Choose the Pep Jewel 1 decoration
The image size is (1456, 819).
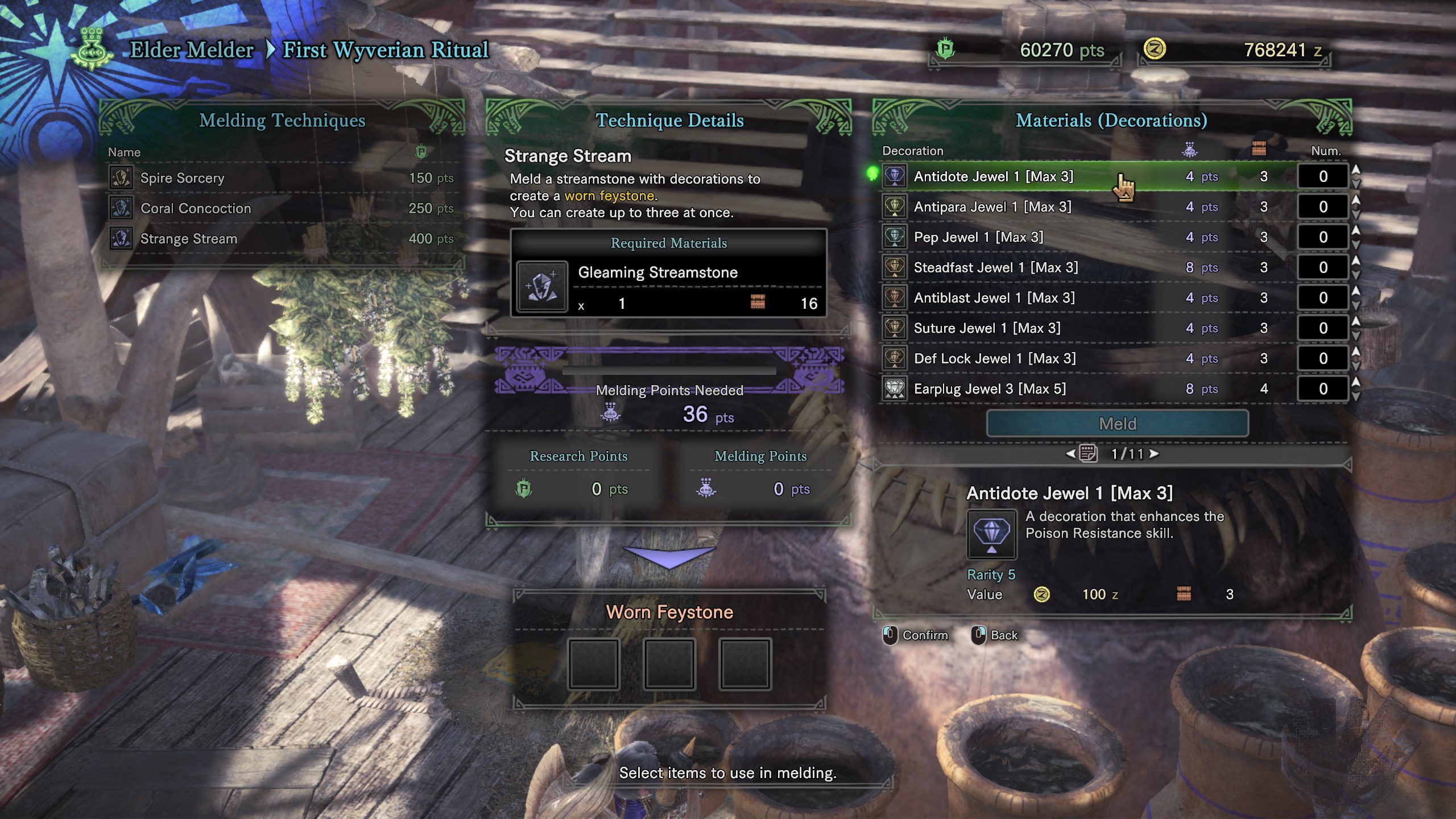[x=978, y=237]
